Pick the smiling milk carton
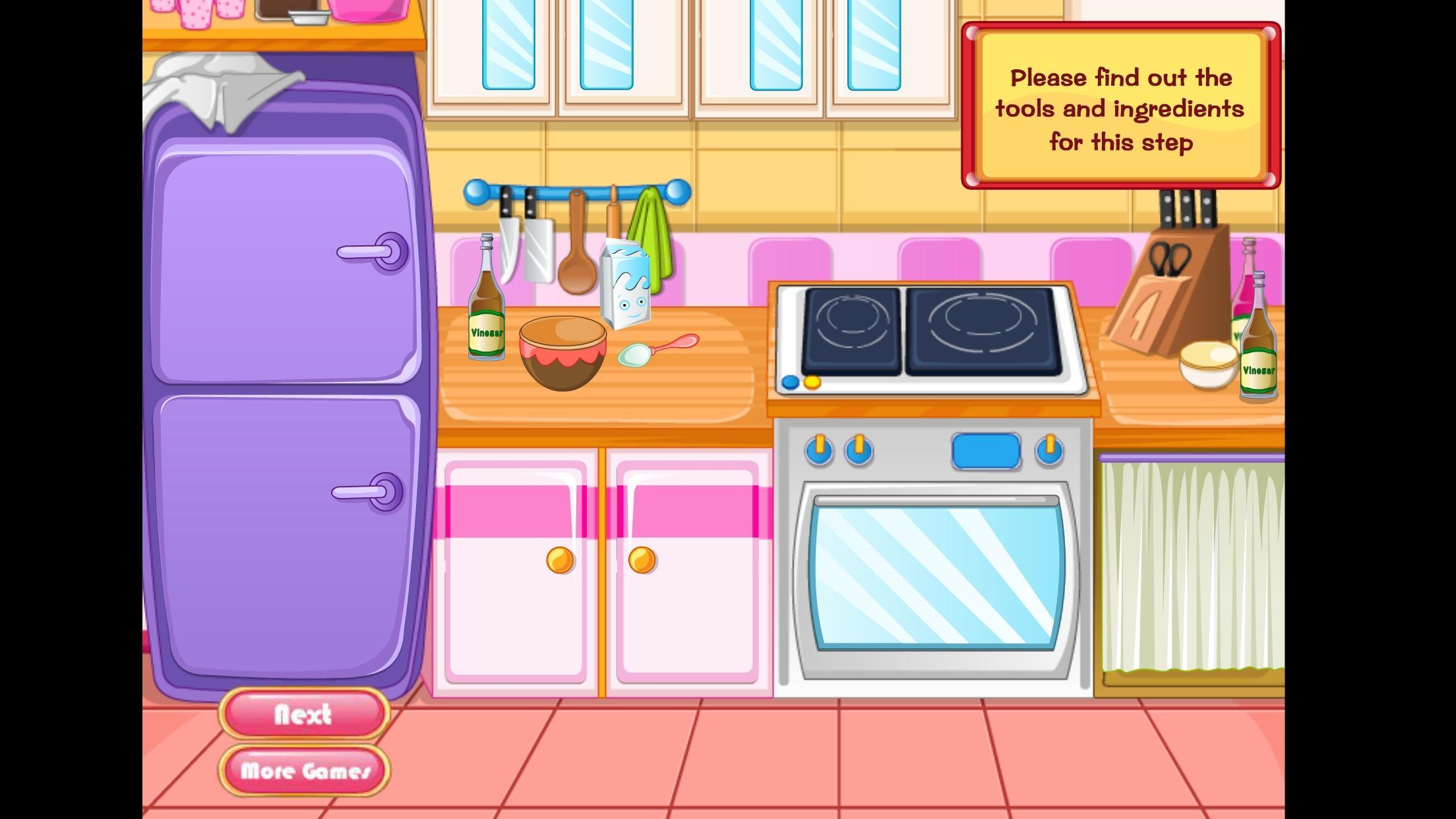 (x=625, y=286)
